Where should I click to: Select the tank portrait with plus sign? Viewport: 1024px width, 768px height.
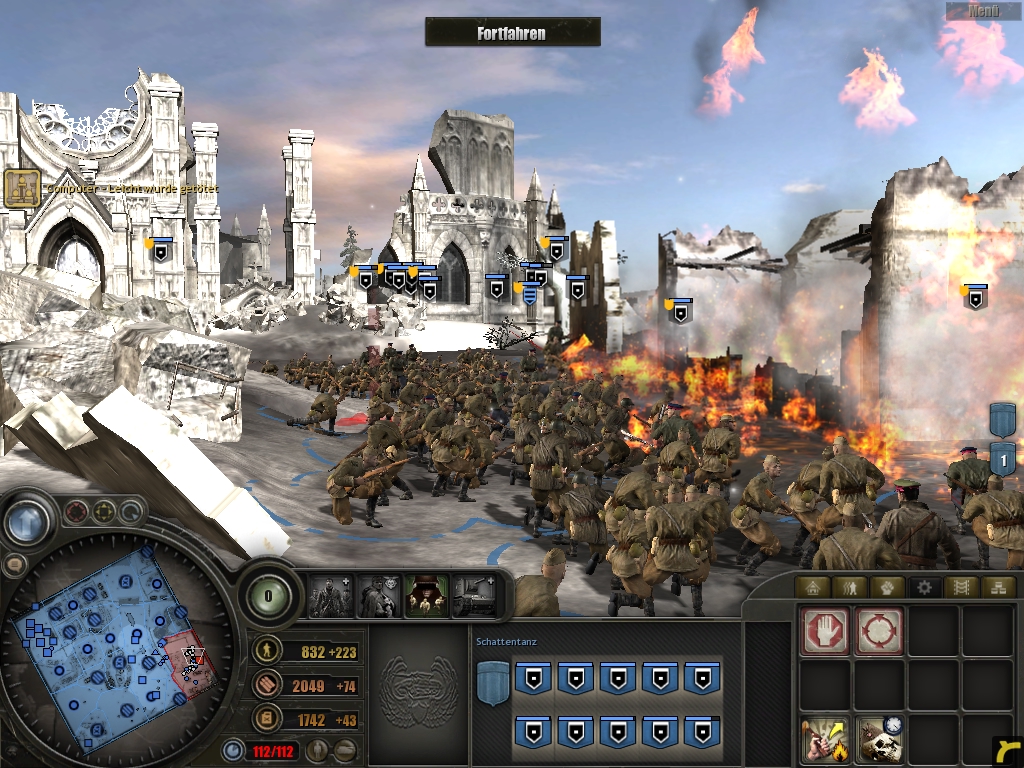tap(474, 595)
